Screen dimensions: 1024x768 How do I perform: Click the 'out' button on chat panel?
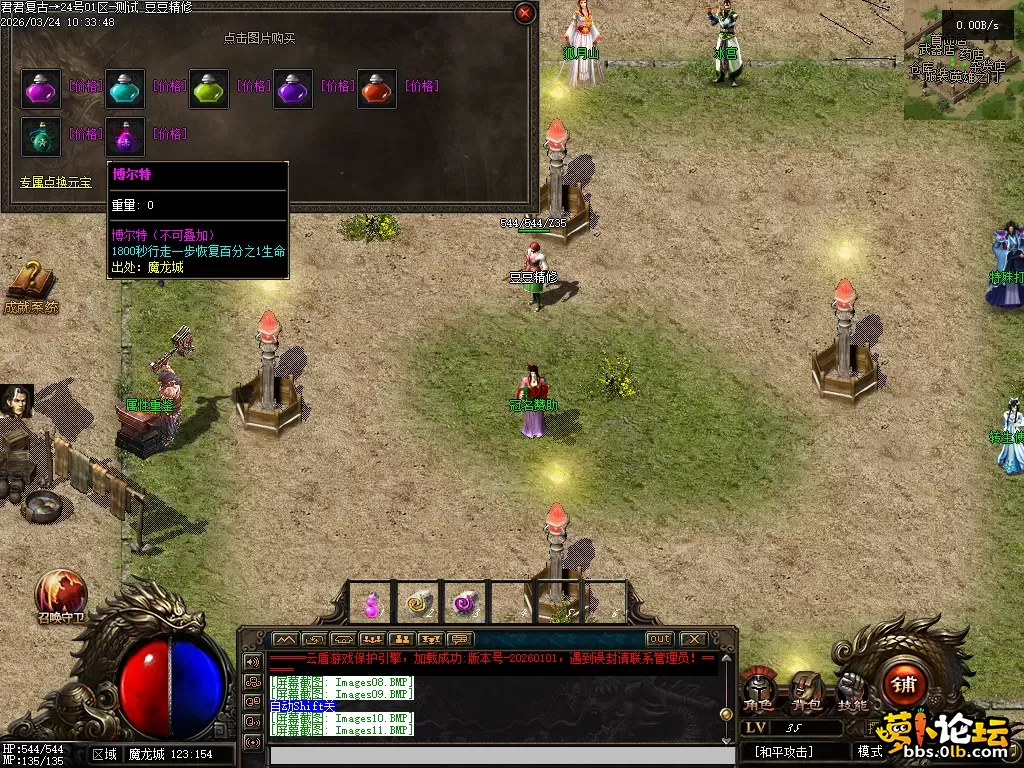coord(659,639)
